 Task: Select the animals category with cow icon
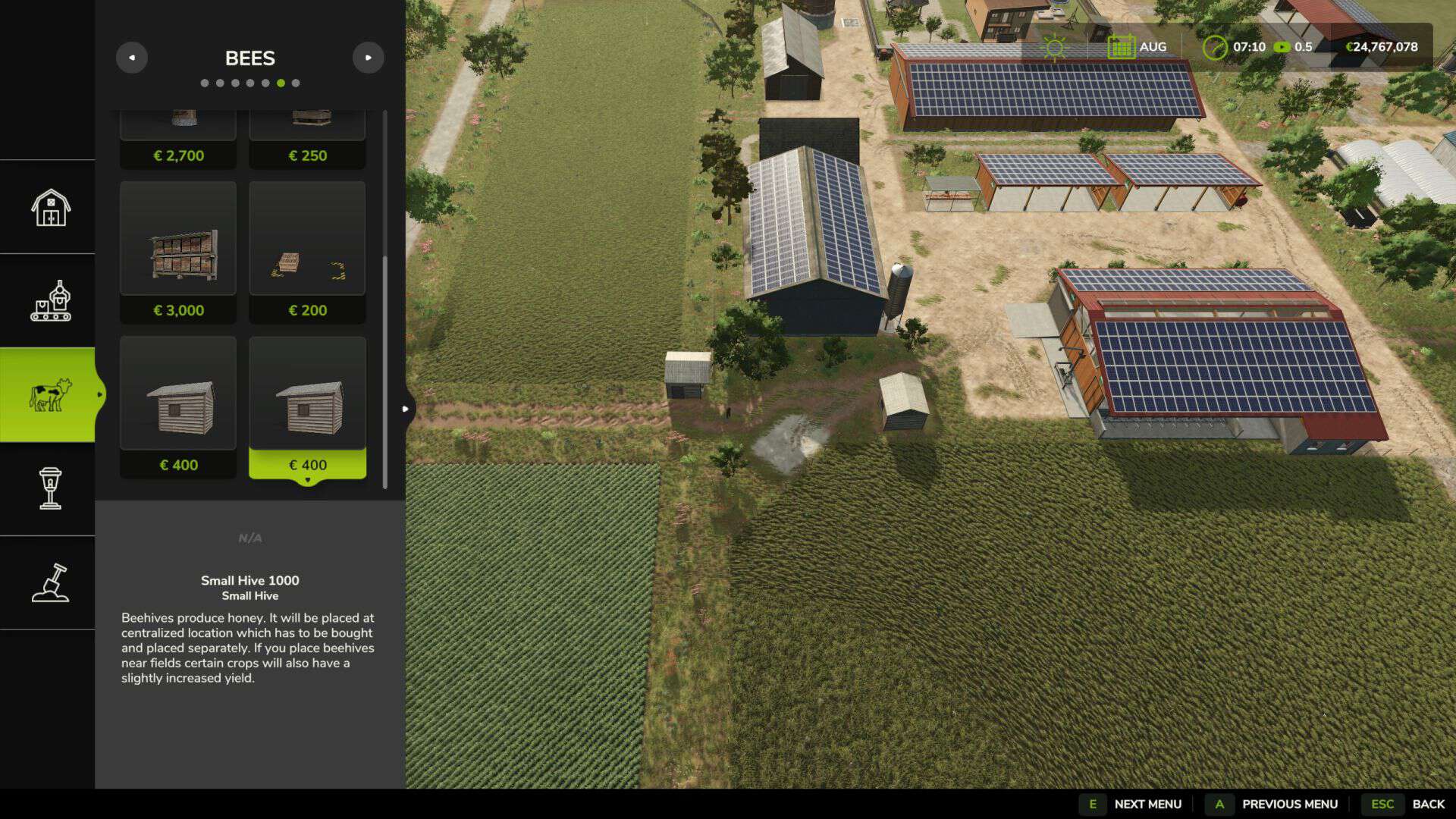[50, 395]
